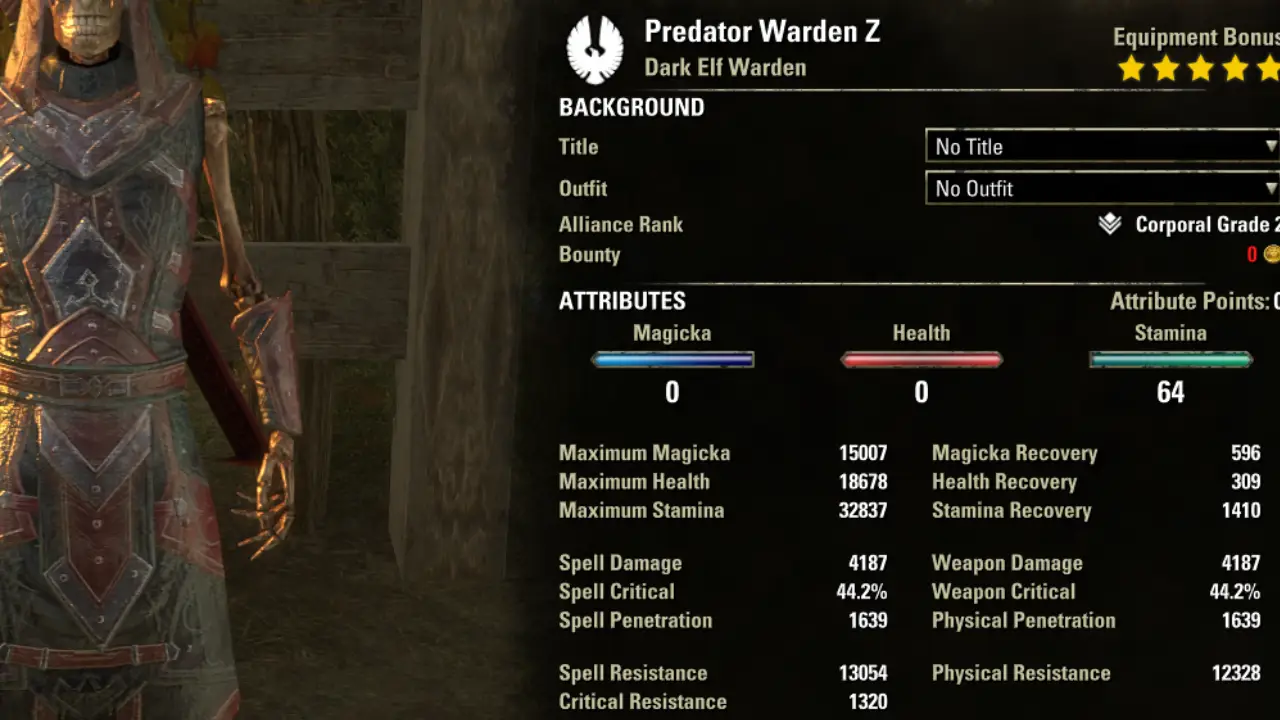Select the Health attribute bar
The image size is (1280, 720).
[x=921, y=360]
